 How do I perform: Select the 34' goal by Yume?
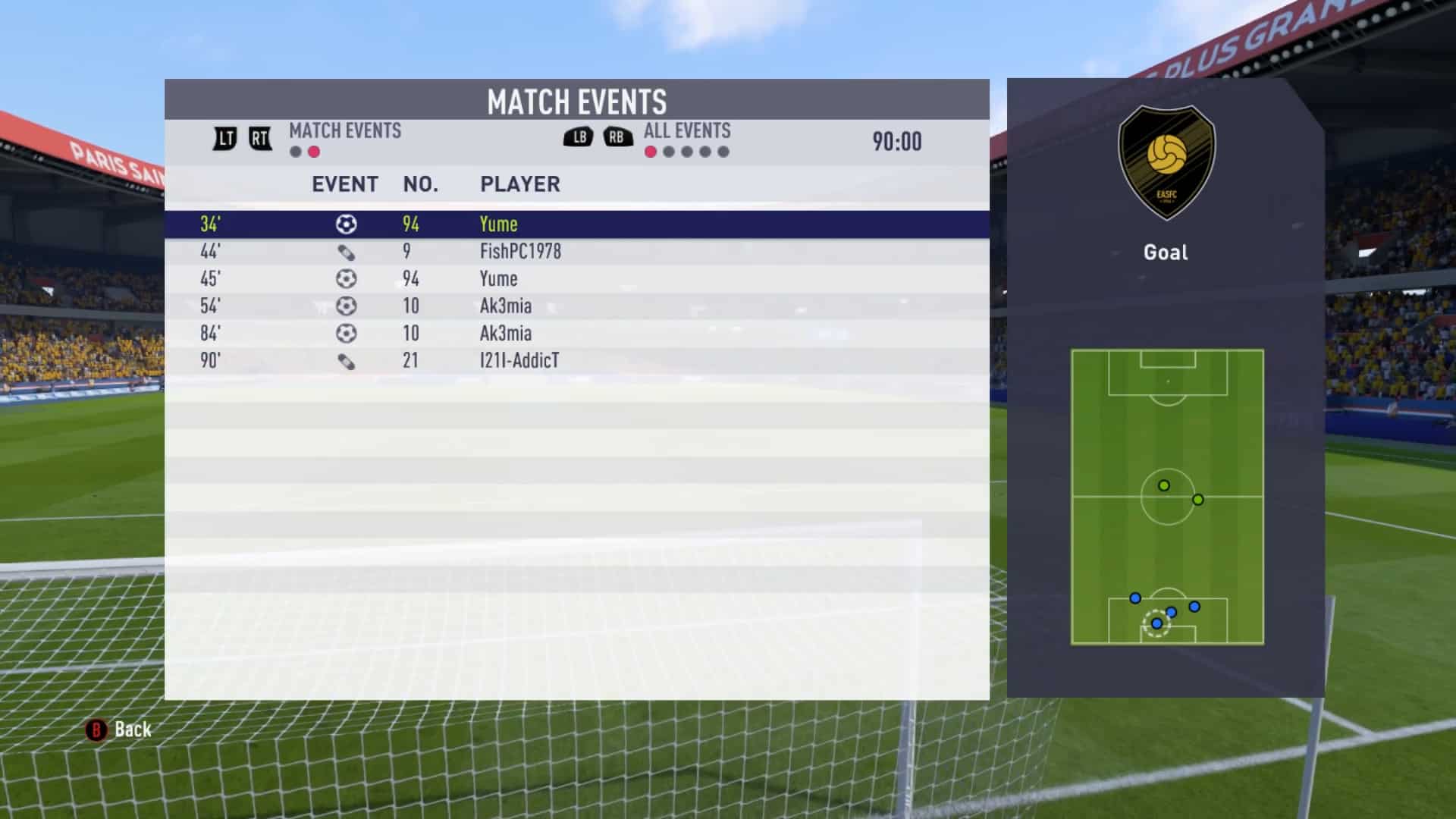coord(576,224)
